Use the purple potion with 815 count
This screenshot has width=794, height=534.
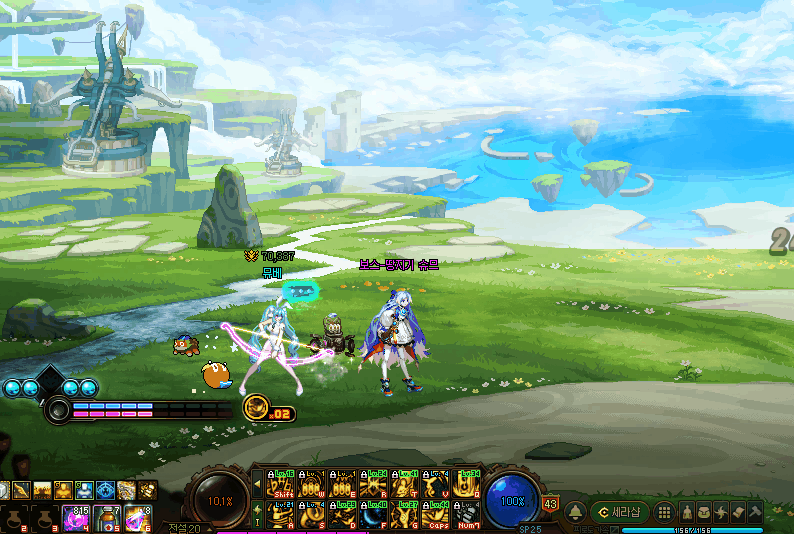coord(76,518)
